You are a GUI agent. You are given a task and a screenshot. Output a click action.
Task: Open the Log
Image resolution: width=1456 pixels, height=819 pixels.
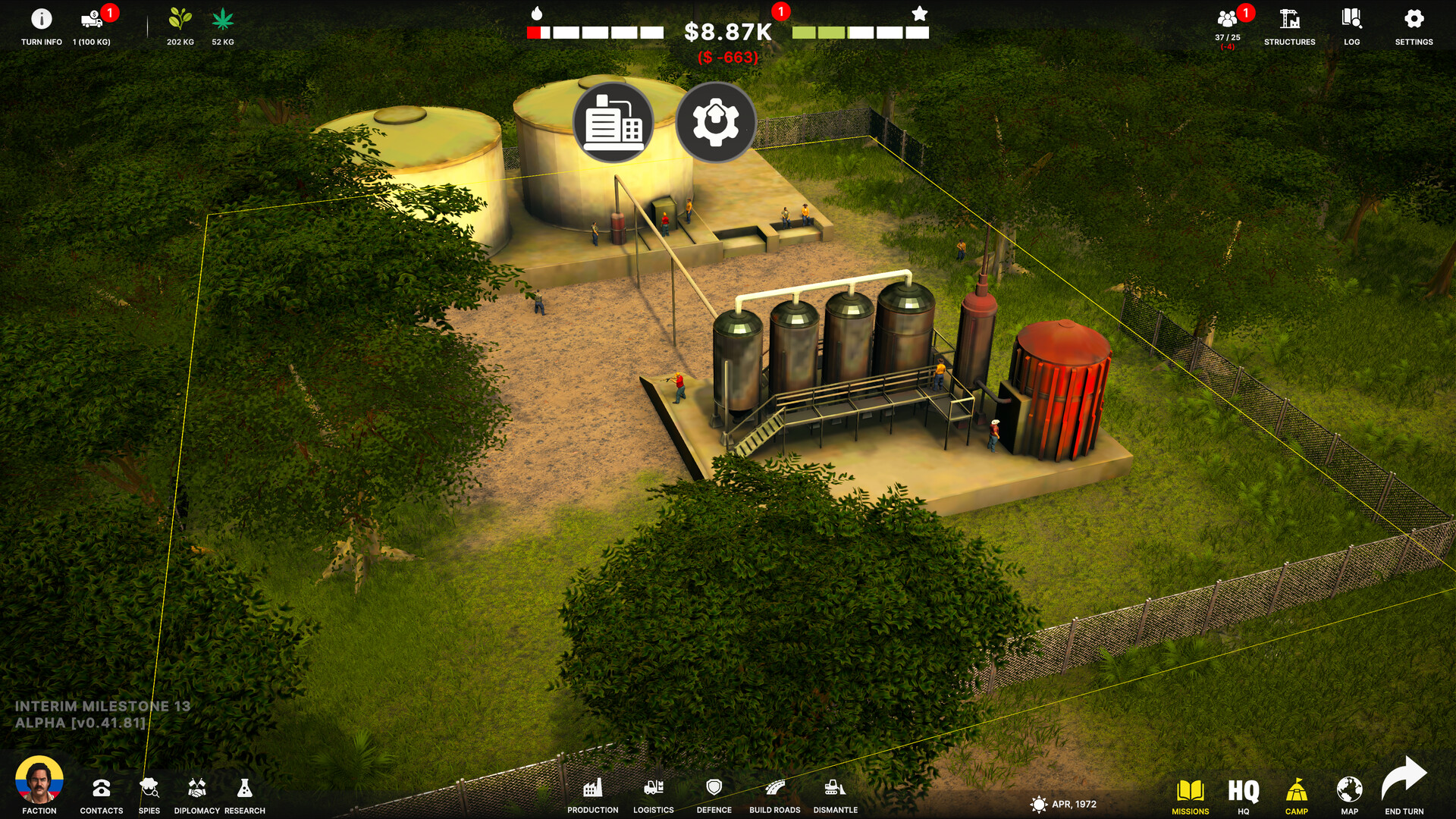pos(1351,20)
